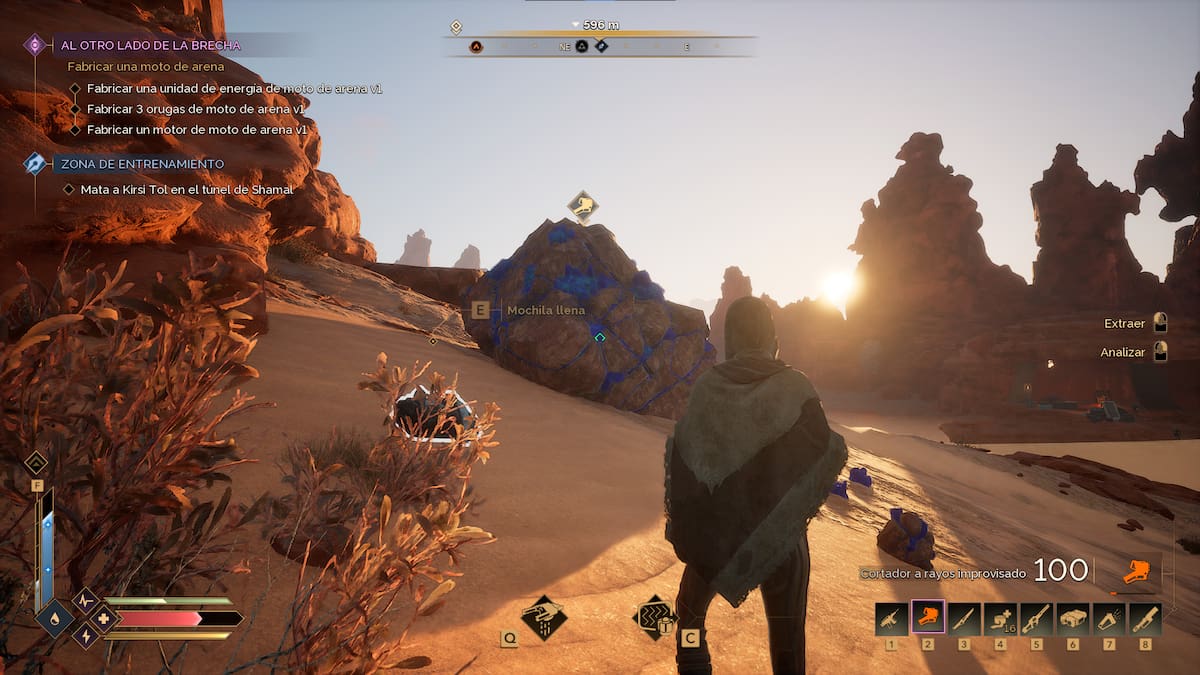
Task: Activate the ability icon beside the C key
Action: tap(655, 617)
